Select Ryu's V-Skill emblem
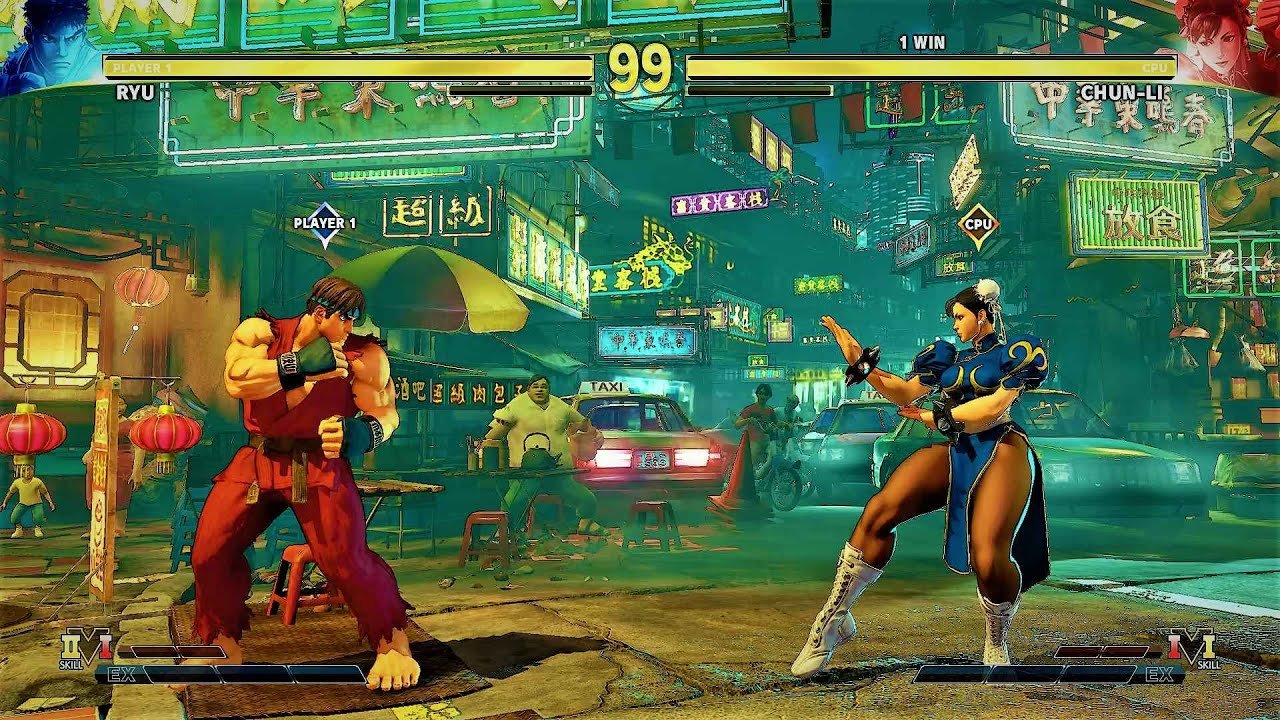The image size is (1280, 720). [x=86, y=647]
